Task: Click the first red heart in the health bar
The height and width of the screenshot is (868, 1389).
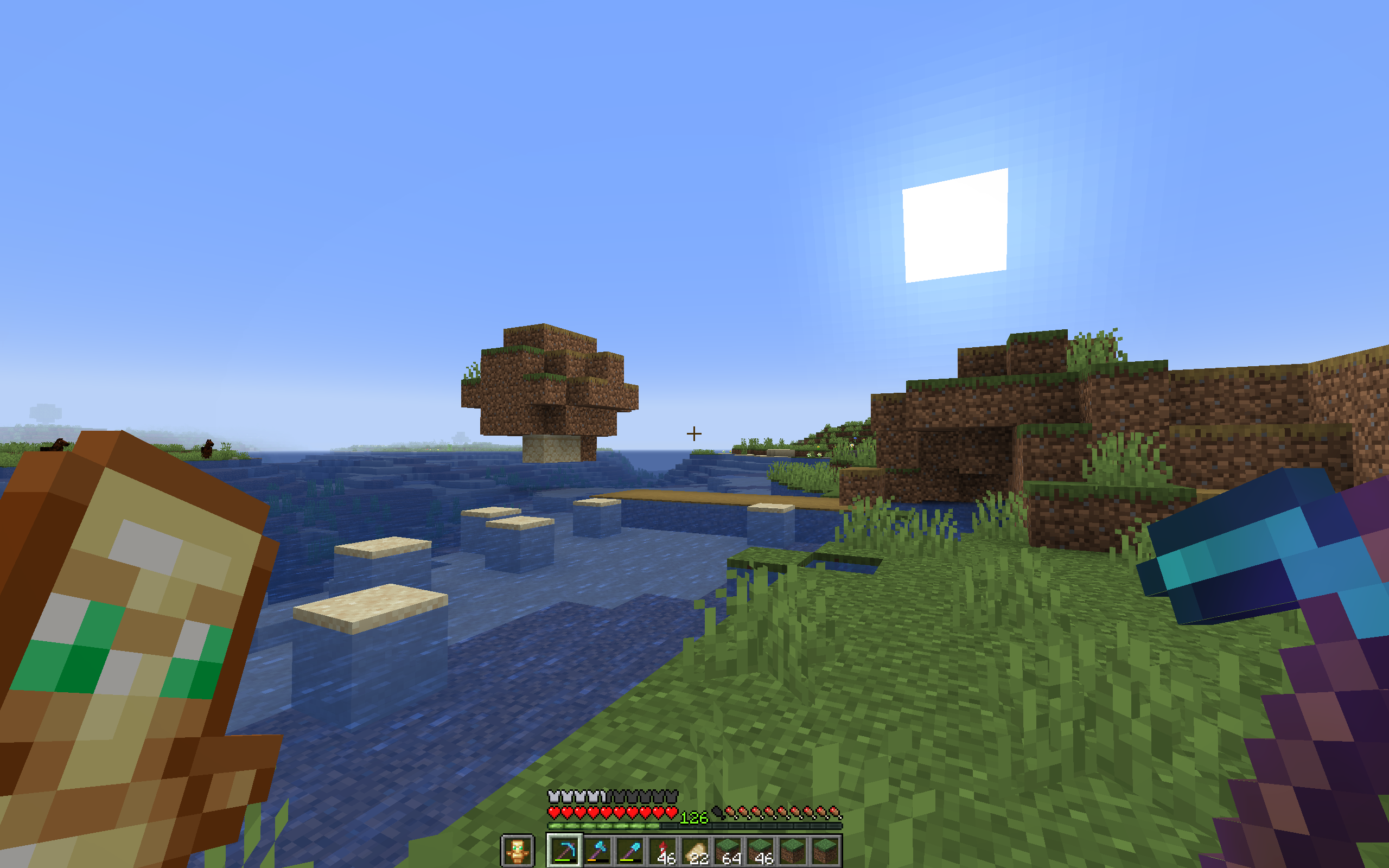Action: coord(555,812)
